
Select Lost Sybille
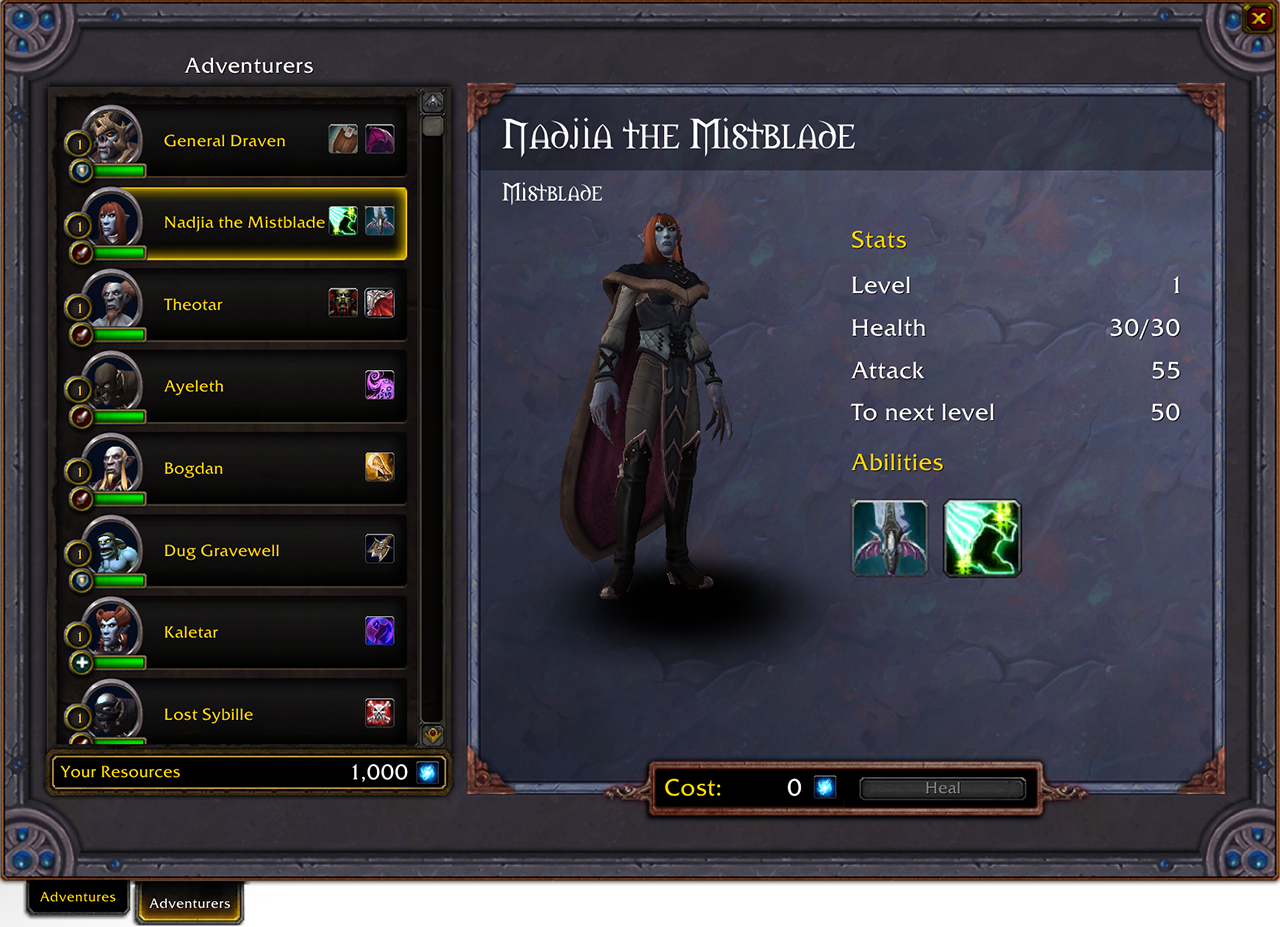pos(208,715)
